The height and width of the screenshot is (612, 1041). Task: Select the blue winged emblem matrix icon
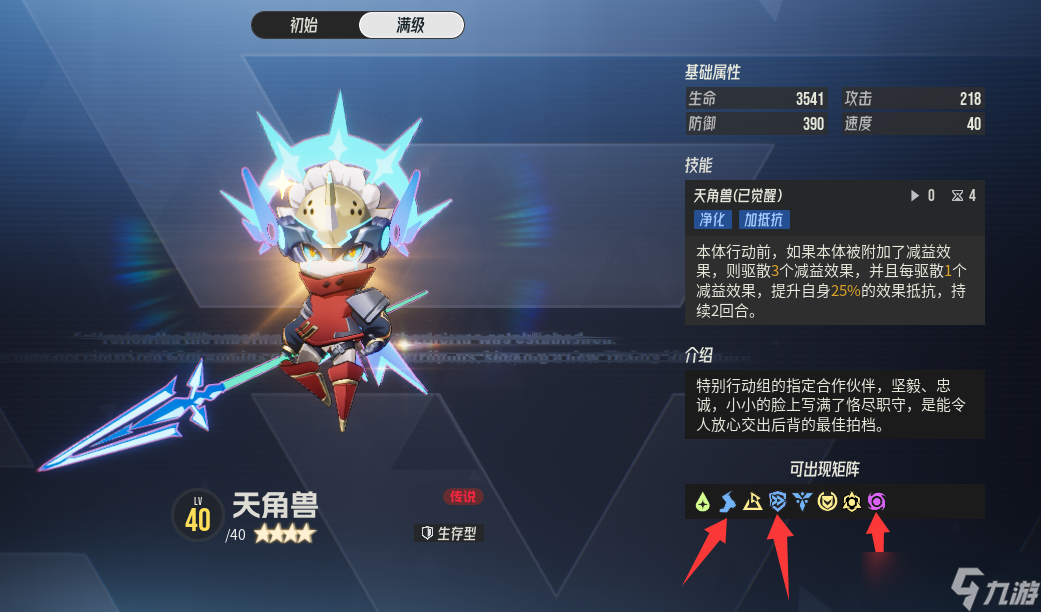click(x=802, y=502)
